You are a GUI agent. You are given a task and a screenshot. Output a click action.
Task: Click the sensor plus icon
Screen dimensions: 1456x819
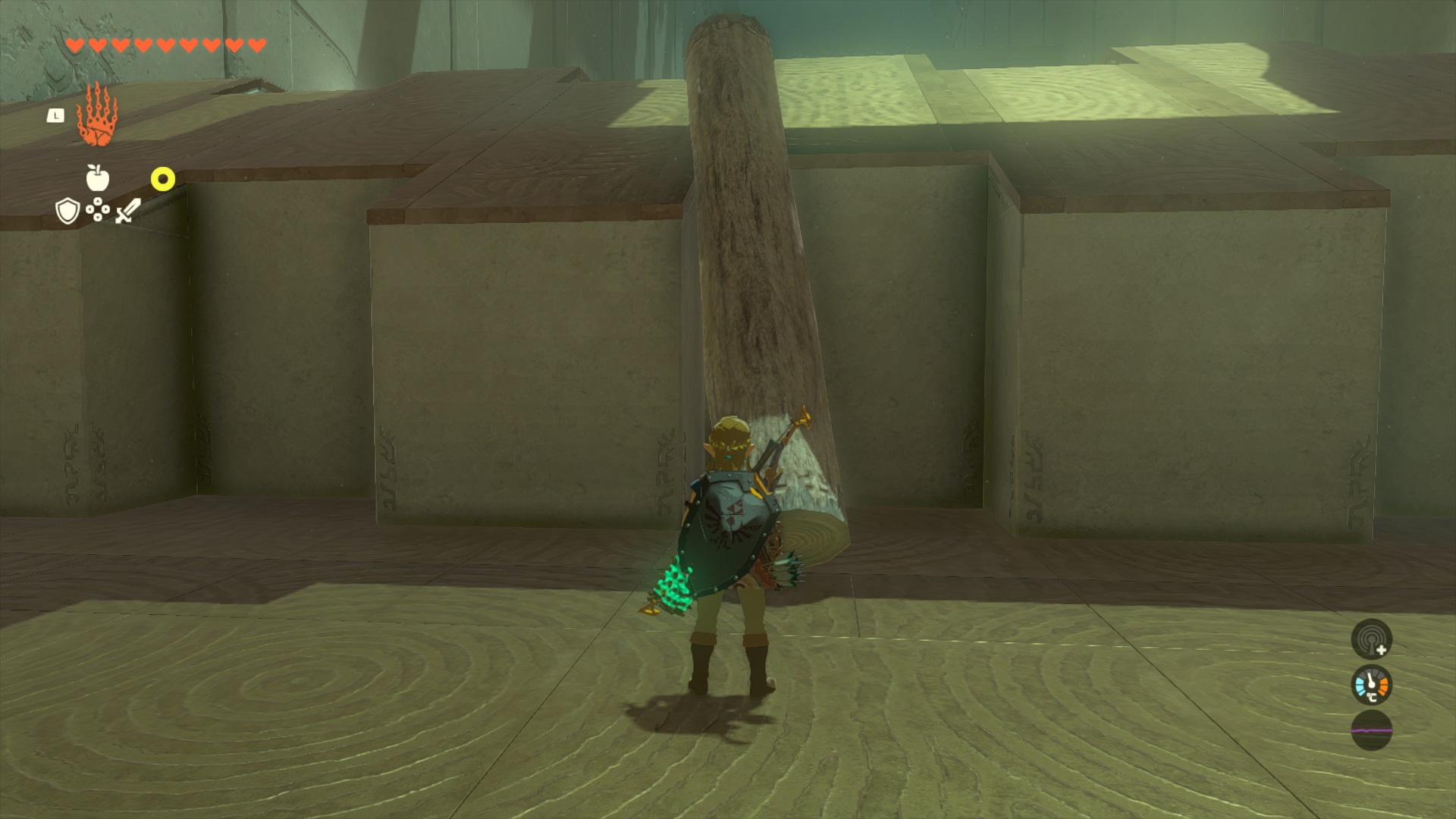pos(1371,639)
